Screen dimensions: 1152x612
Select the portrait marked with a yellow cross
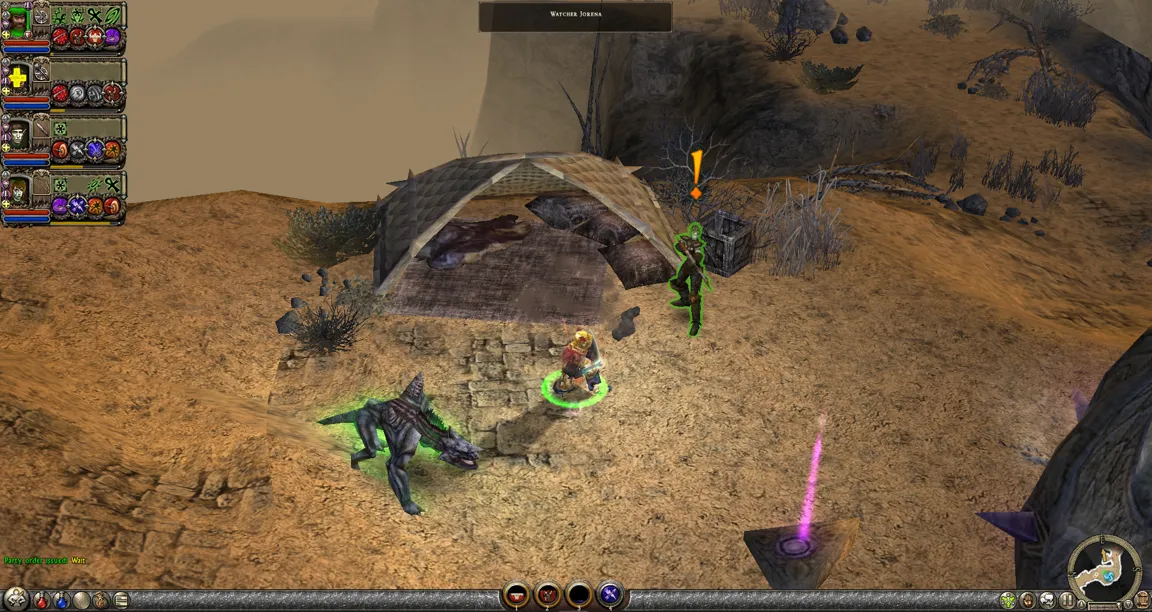pos(18,76)
